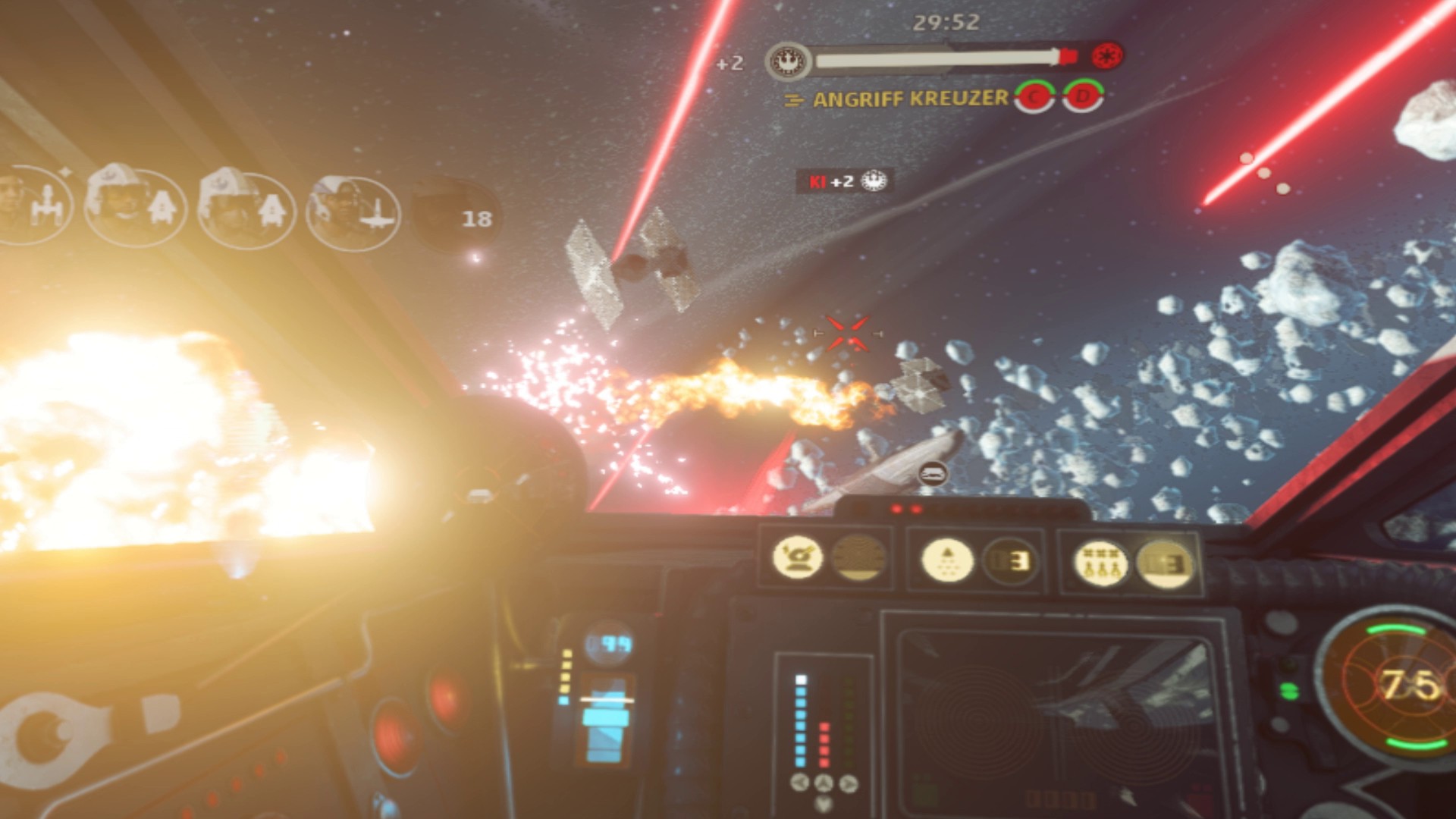Image resolution: width=1456 pixels, height=819 pixels.
Task: Click the red objective D marker
Action: click(1083, 96)
